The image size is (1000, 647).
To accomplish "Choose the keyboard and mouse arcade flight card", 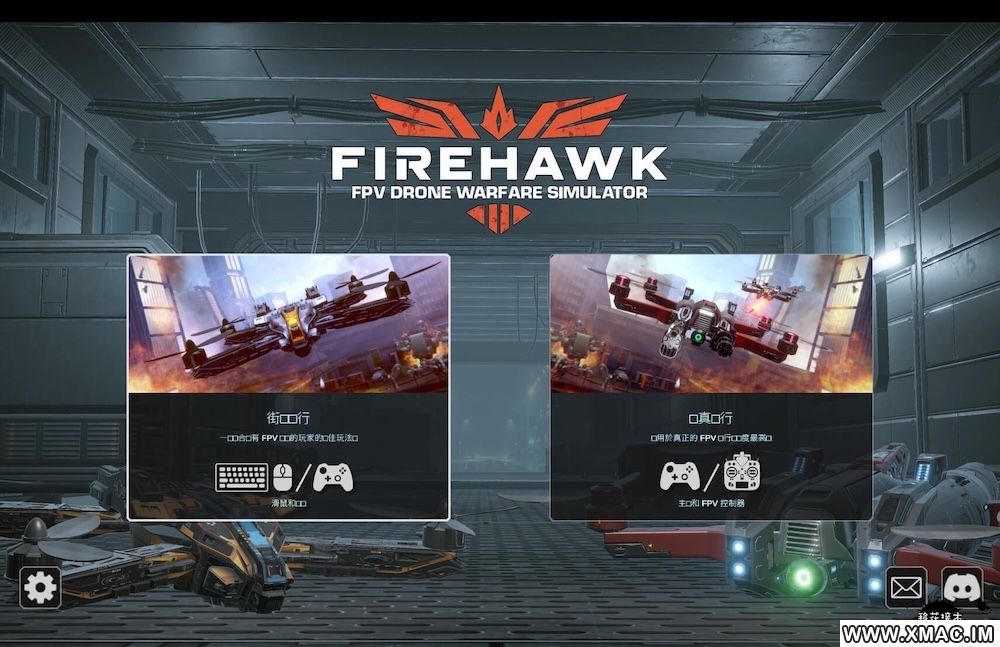I will [x=288, y=387].
